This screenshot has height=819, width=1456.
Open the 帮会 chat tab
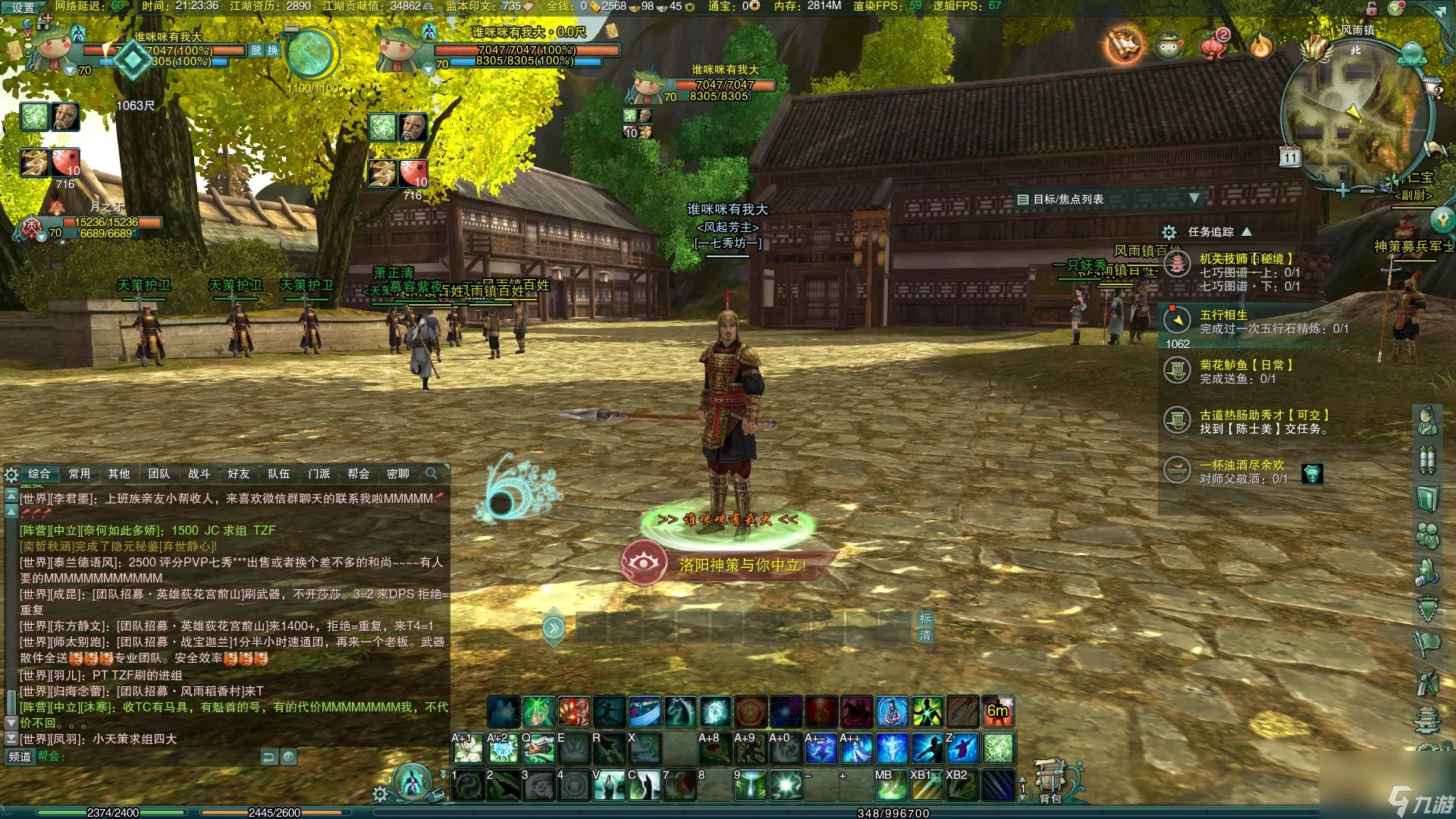point(358,474)
